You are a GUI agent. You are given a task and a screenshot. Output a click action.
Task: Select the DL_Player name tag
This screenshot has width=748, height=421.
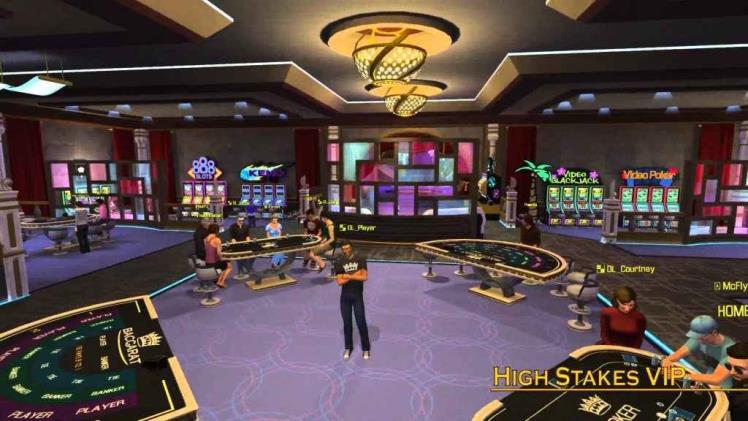pos(358,227)
